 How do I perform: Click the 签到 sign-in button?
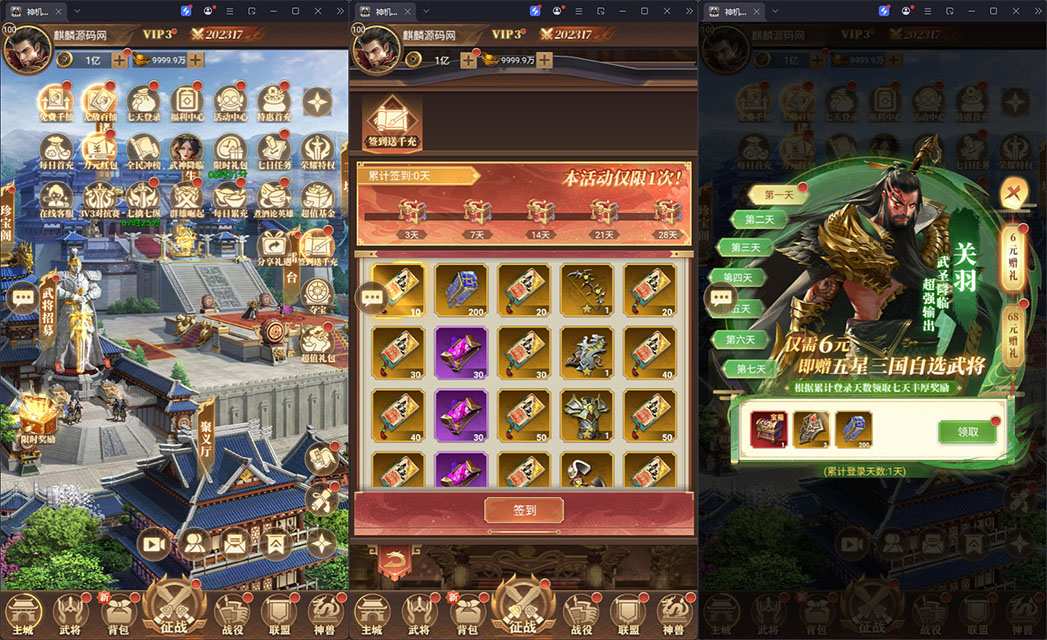coord(524,510)
